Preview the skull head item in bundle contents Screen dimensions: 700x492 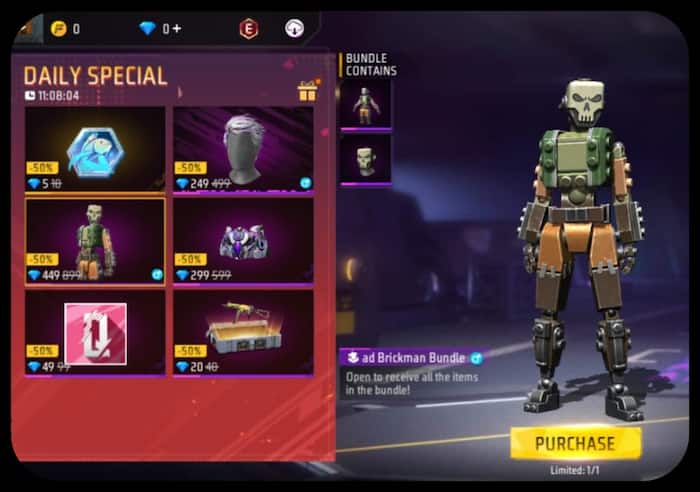[365, 158]
